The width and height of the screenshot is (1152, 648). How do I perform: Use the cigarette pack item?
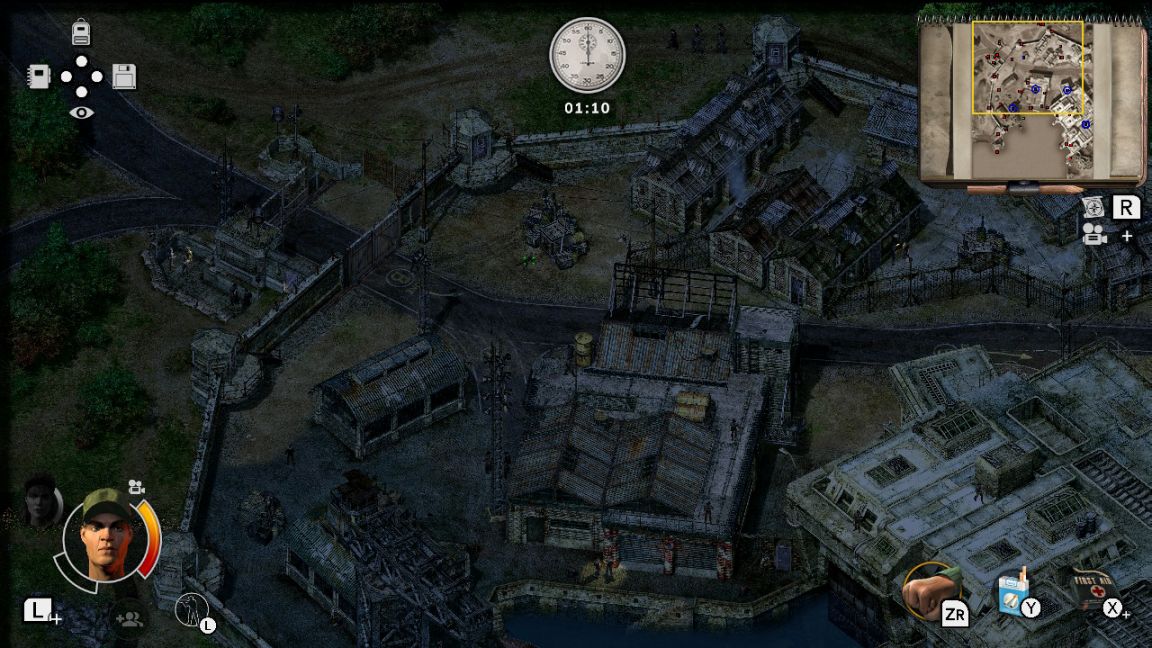click(1013, 594)
